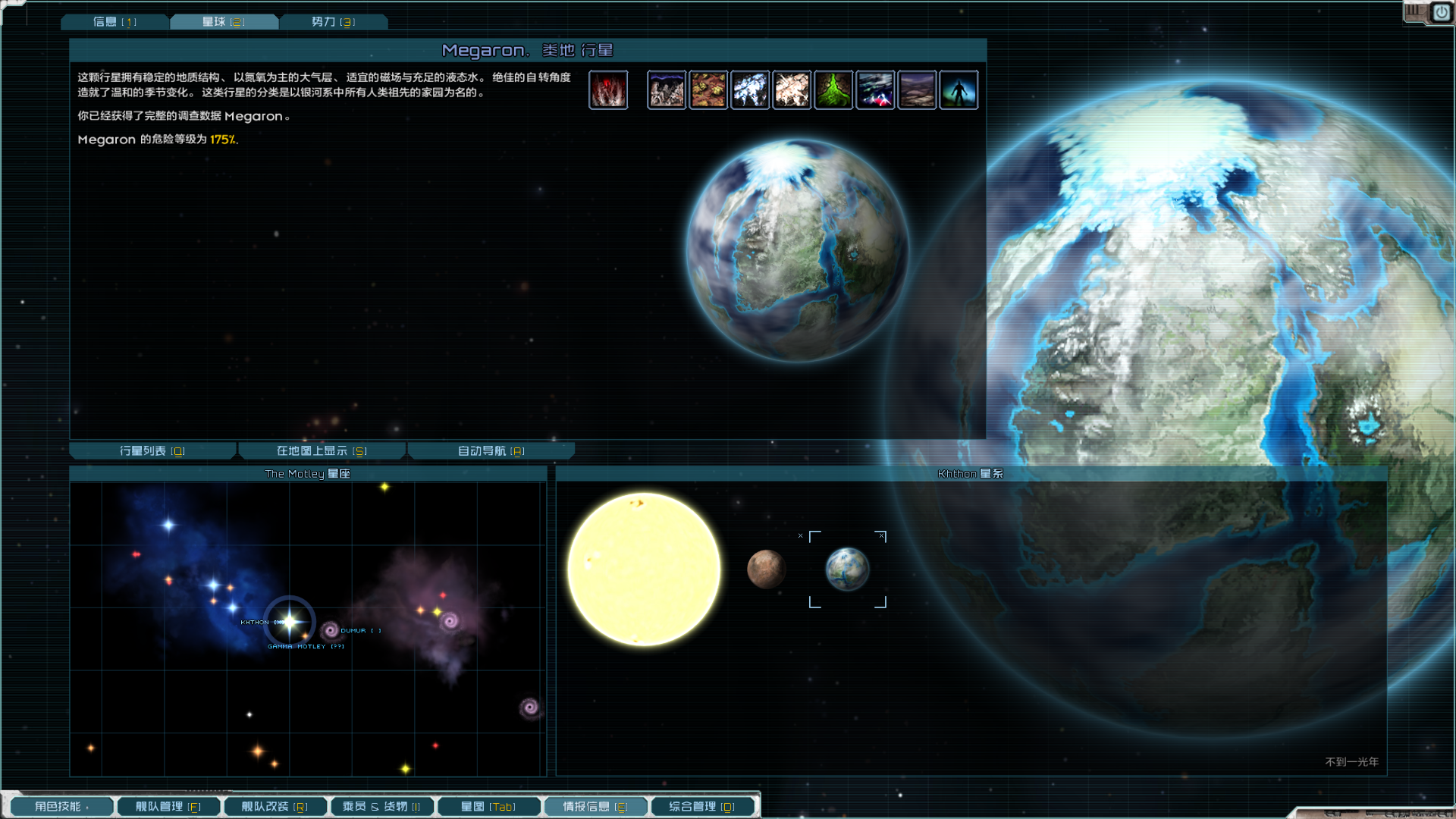Click the power icon button
1456x819 pixels.
1441,13
